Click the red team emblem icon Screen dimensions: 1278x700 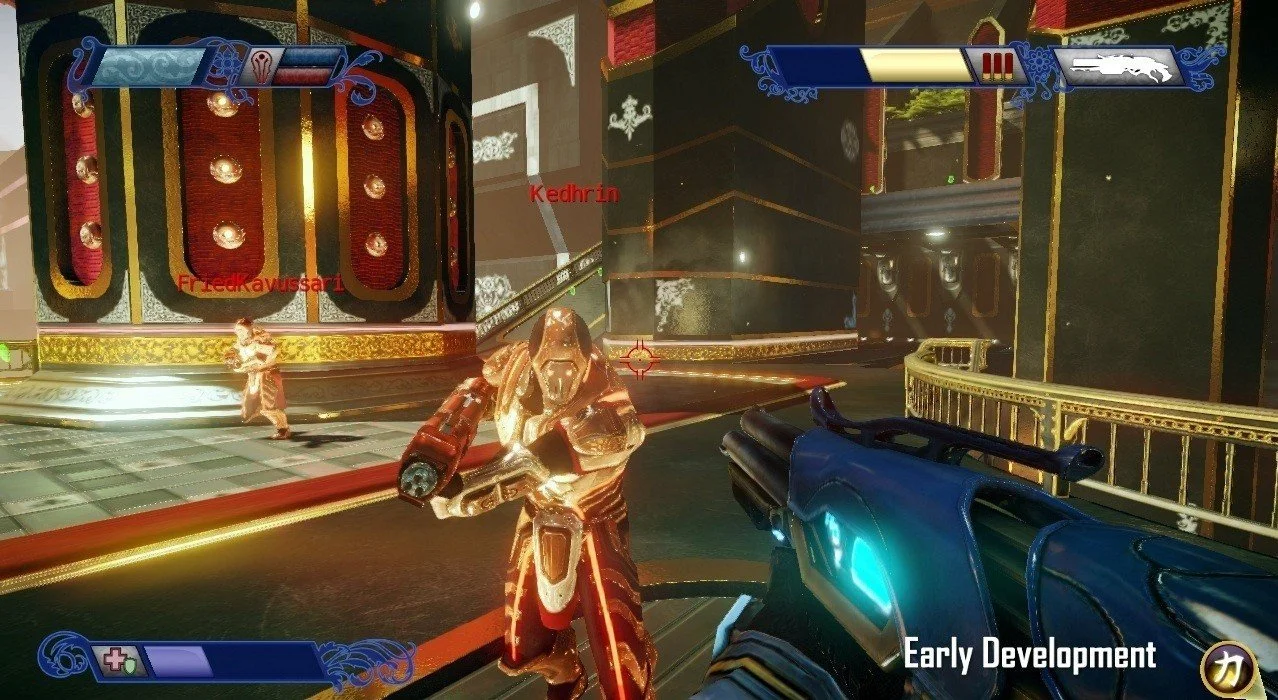click(x=264, y=62)
